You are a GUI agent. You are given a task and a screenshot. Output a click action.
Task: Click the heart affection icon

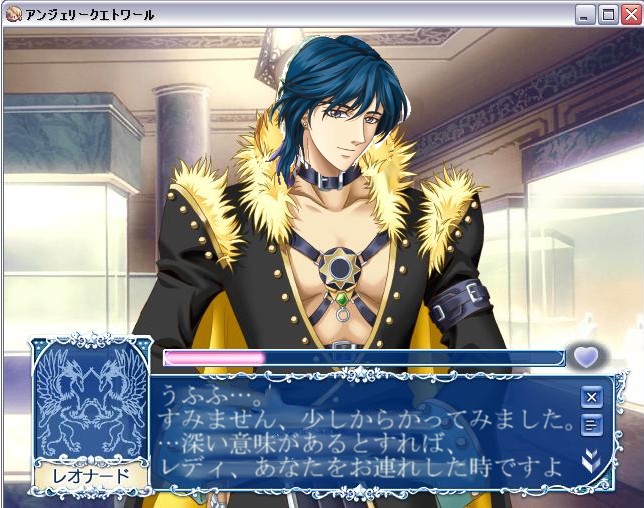[585, 357]
